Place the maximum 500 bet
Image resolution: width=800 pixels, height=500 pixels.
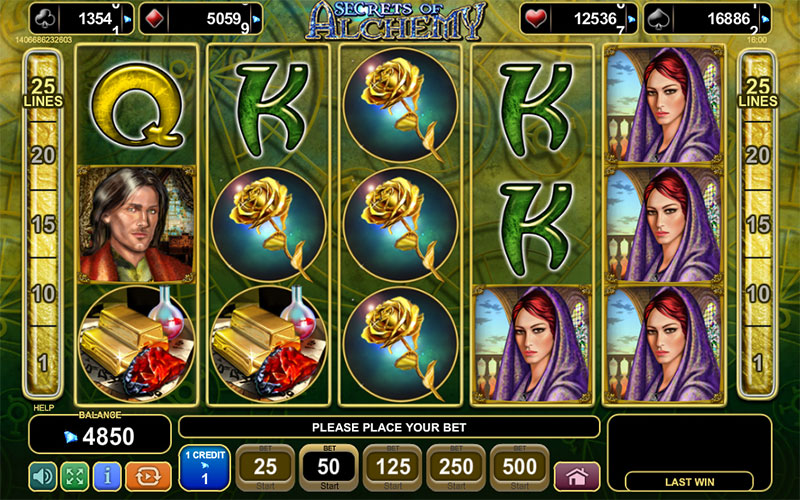(520, 466)
